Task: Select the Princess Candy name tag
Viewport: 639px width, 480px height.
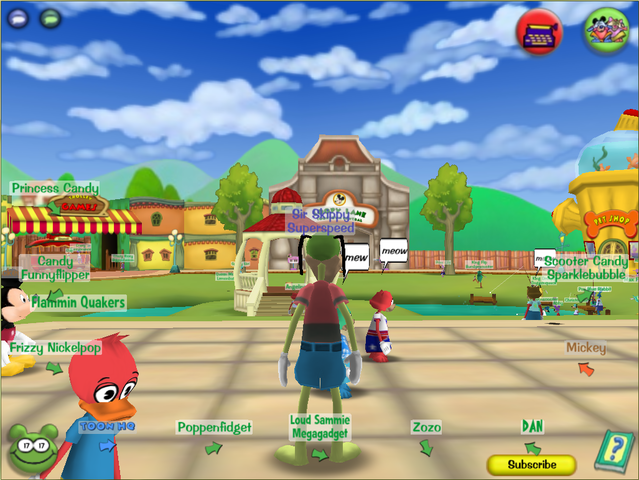Action: (x=55, y=188)
